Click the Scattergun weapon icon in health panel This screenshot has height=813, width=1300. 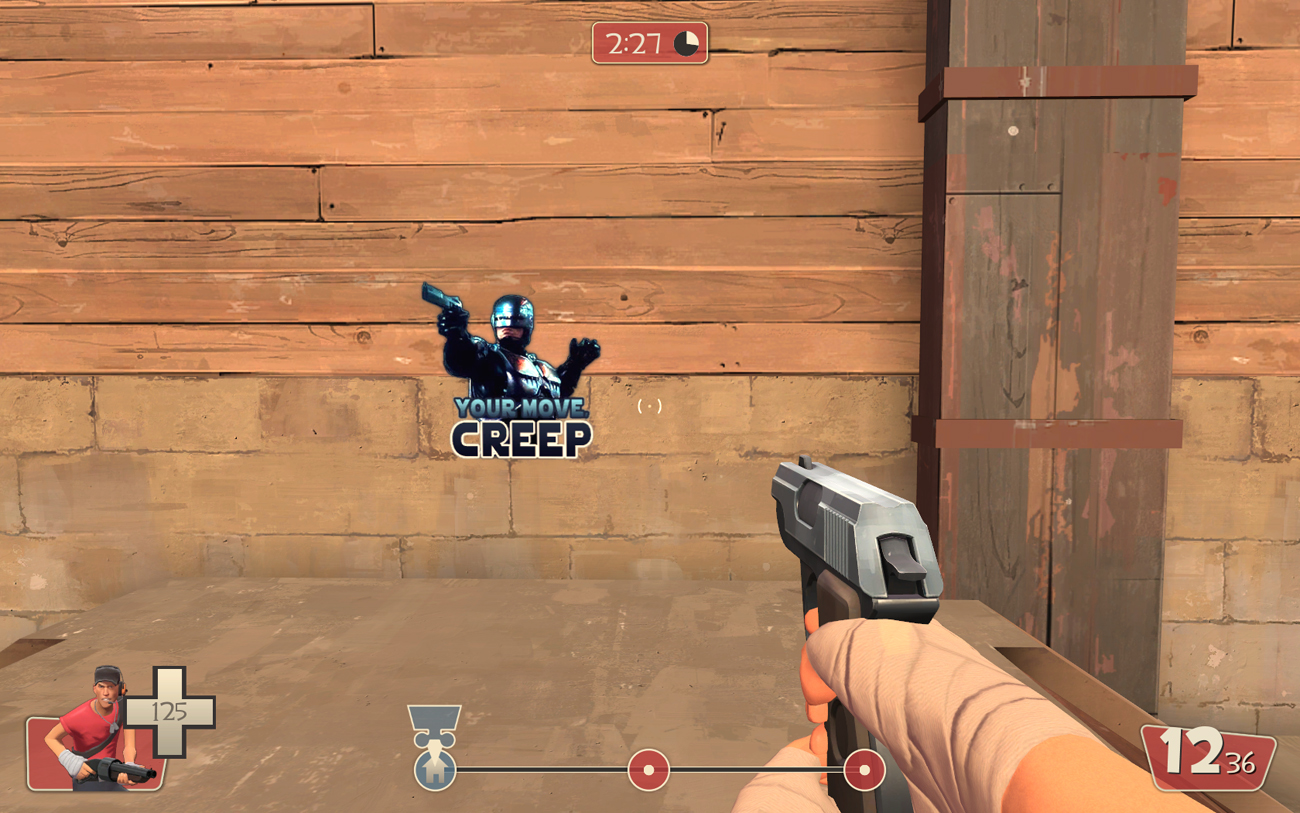coord(115,768)
